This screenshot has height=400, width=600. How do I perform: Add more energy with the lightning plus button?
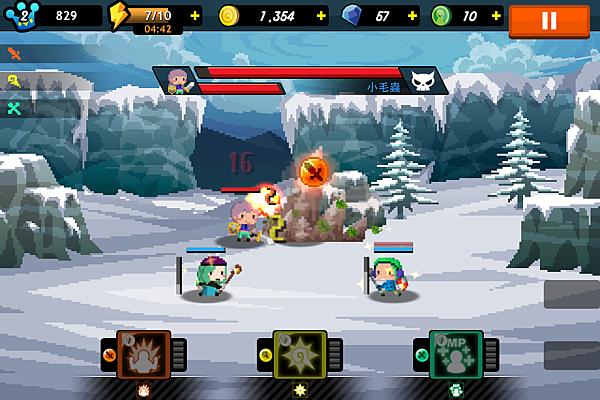194,16
